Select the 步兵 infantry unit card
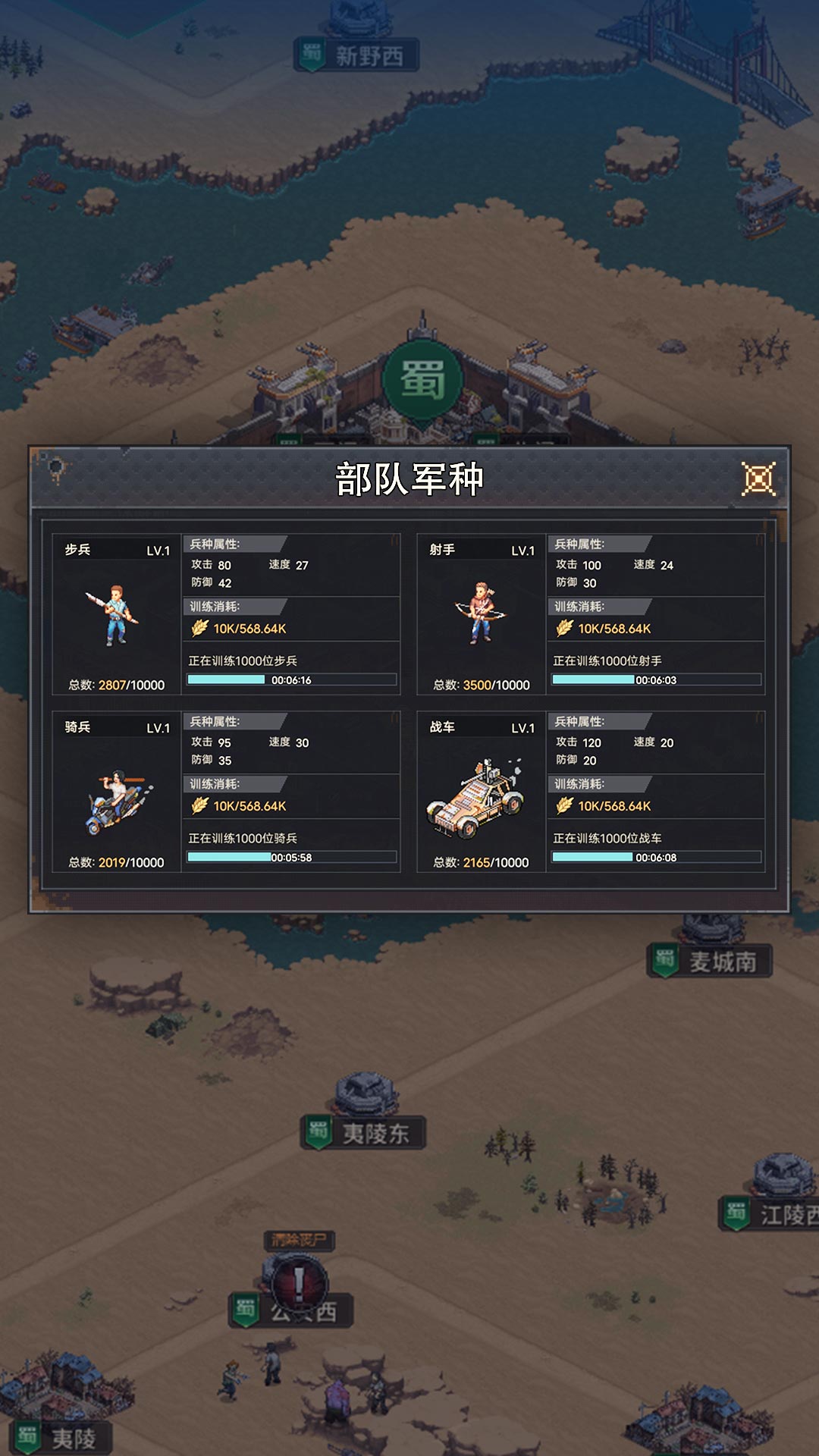Screen dimensions: 819x1456 (116, 614)
